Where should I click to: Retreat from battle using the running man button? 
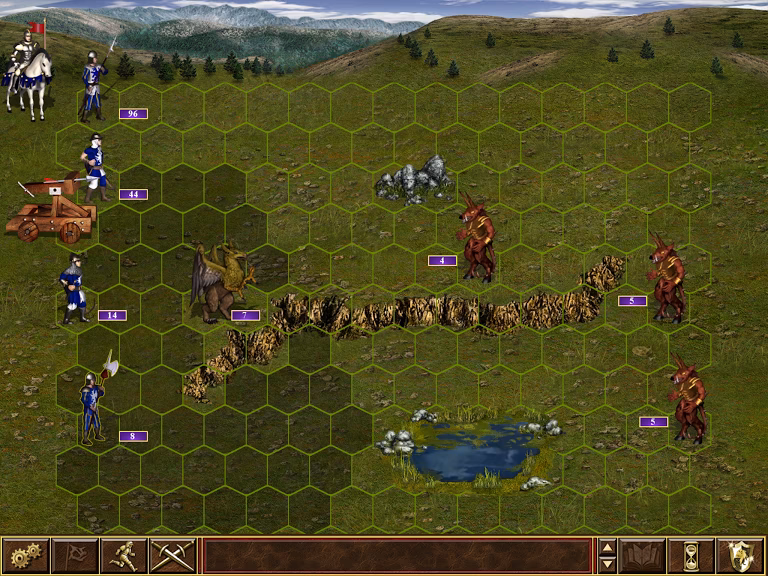[x=124, y=555]
